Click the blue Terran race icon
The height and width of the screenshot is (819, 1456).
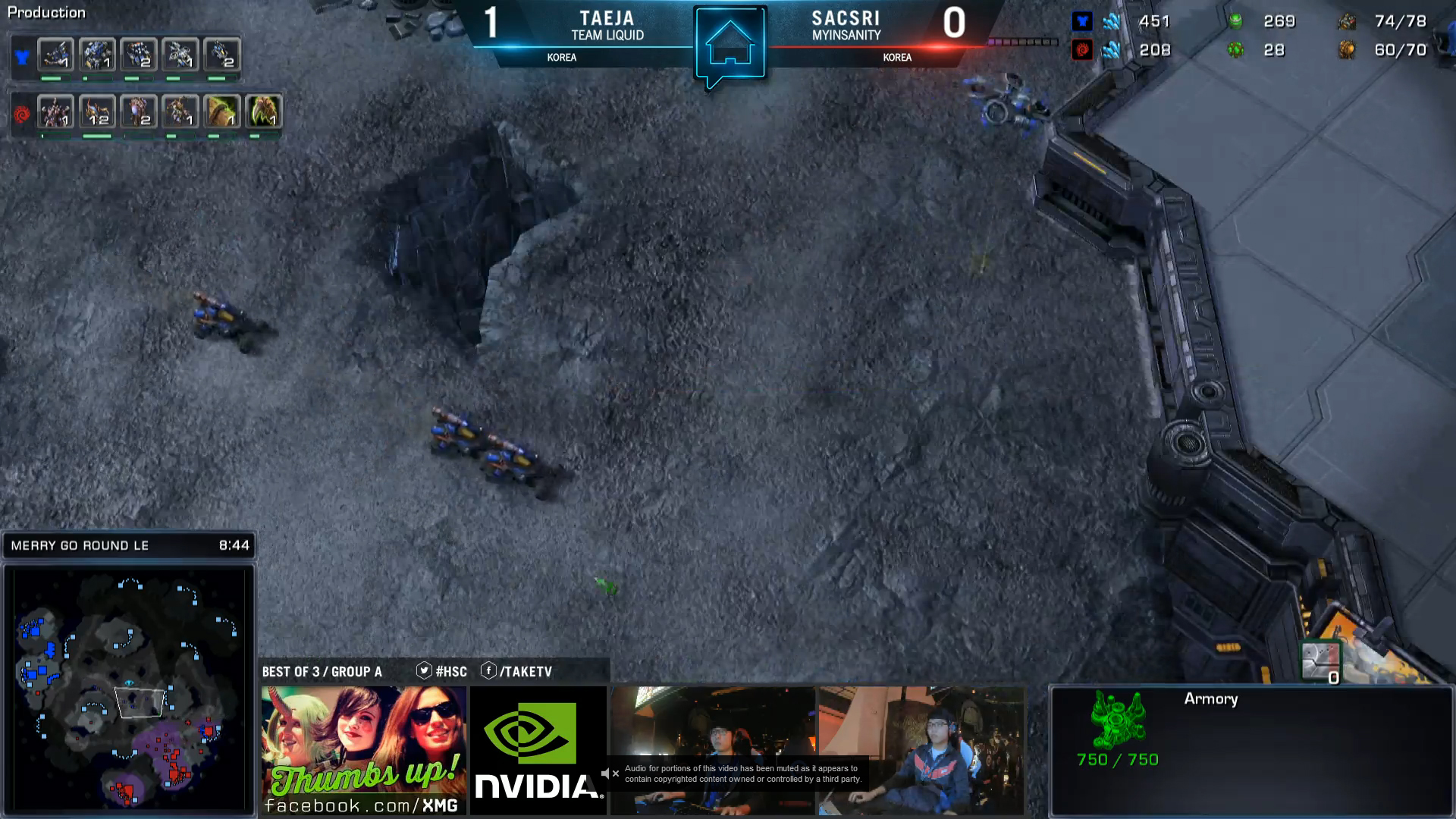pyautogui.click(x=22, y=57)
